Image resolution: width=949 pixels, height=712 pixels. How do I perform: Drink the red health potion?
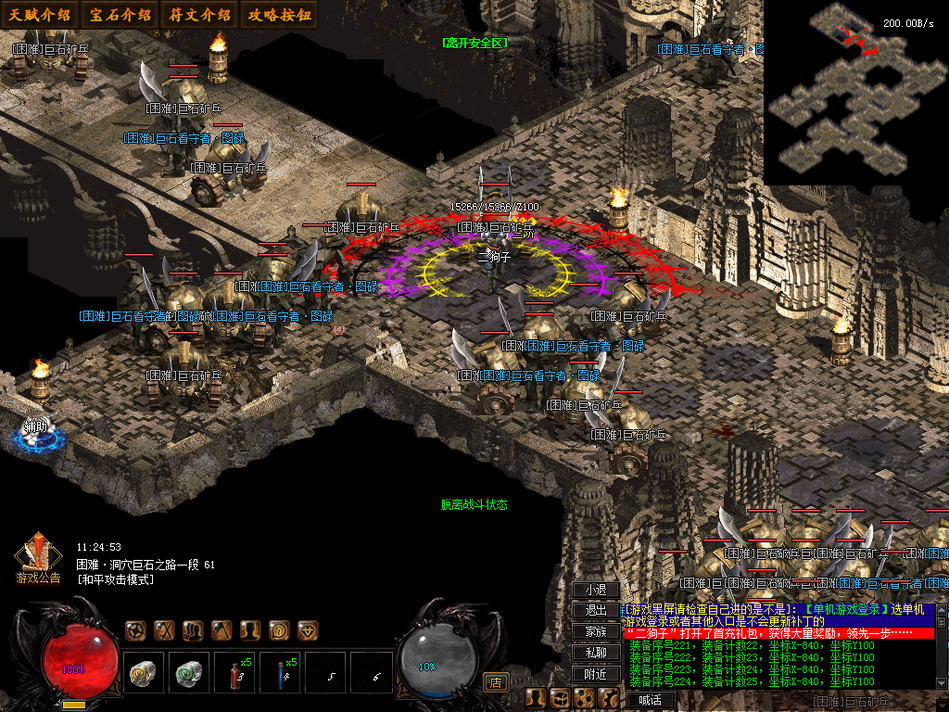point(236,674)
